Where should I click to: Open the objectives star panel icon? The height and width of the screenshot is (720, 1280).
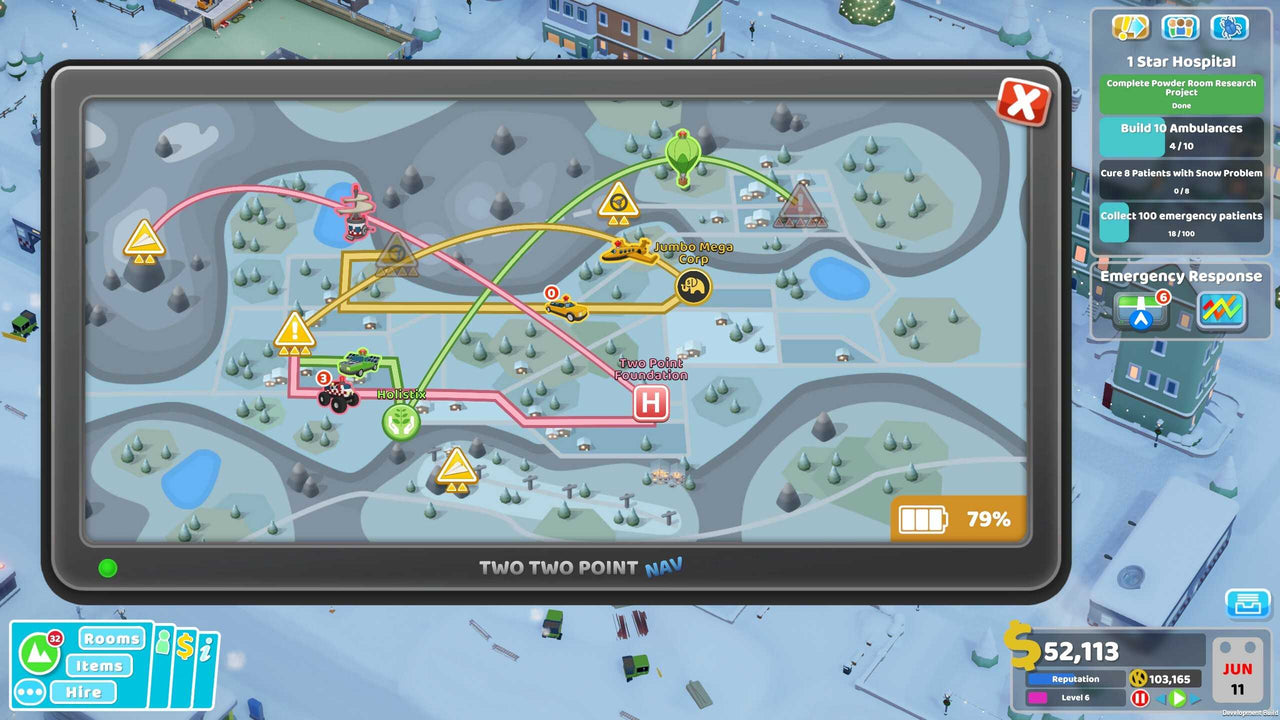click(x=1131, y=27)
